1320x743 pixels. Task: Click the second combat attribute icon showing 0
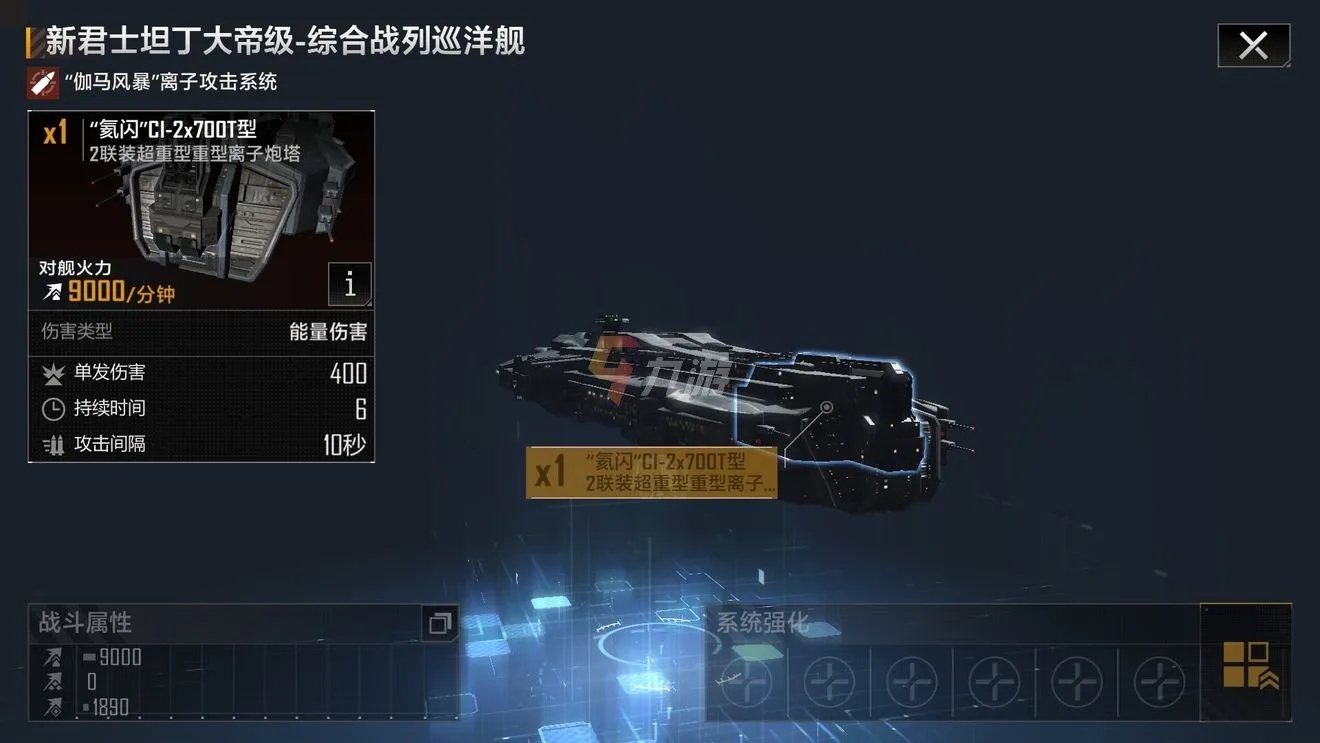pos(52,681)
